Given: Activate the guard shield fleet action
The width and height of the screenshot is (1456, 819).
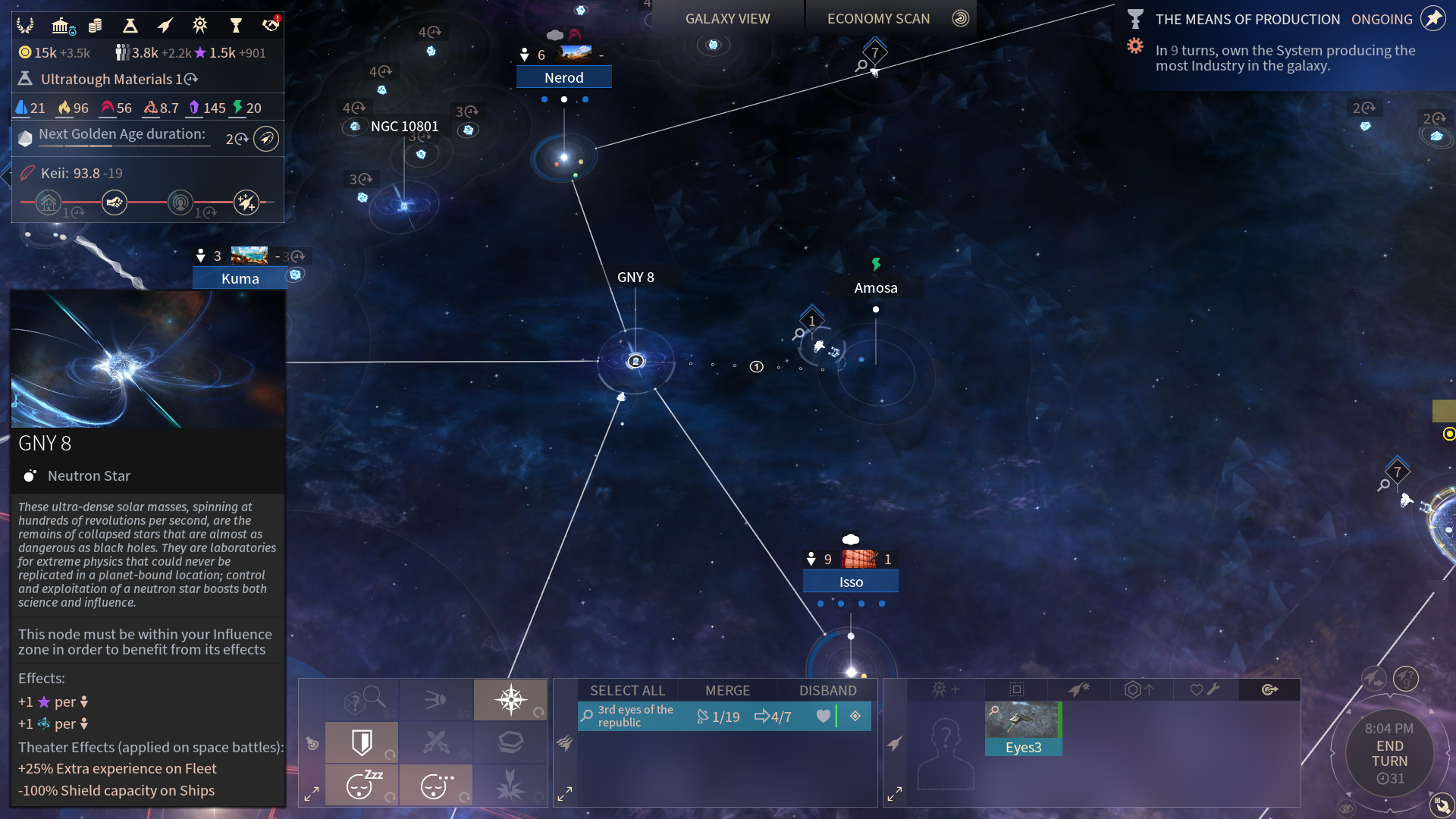Looking at the screenshot, I should pos(362,742).
